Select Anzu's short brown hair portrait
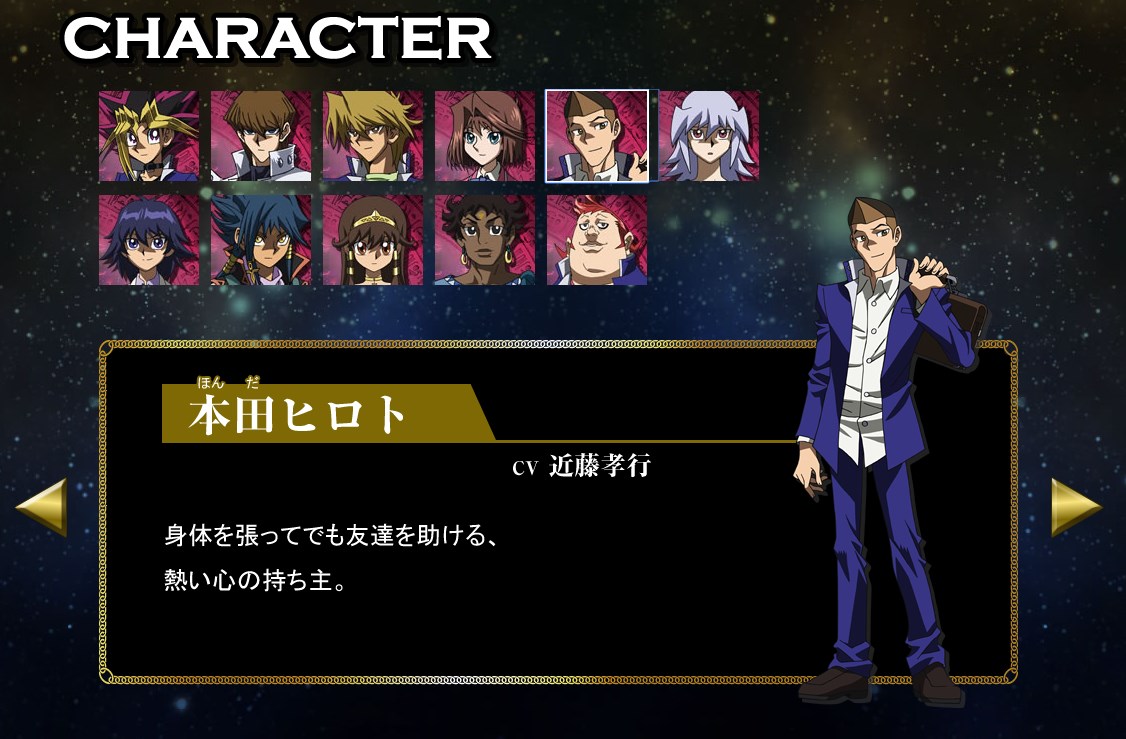The width and height of the screenshot is (1126, 739). (x=485, y=136)
